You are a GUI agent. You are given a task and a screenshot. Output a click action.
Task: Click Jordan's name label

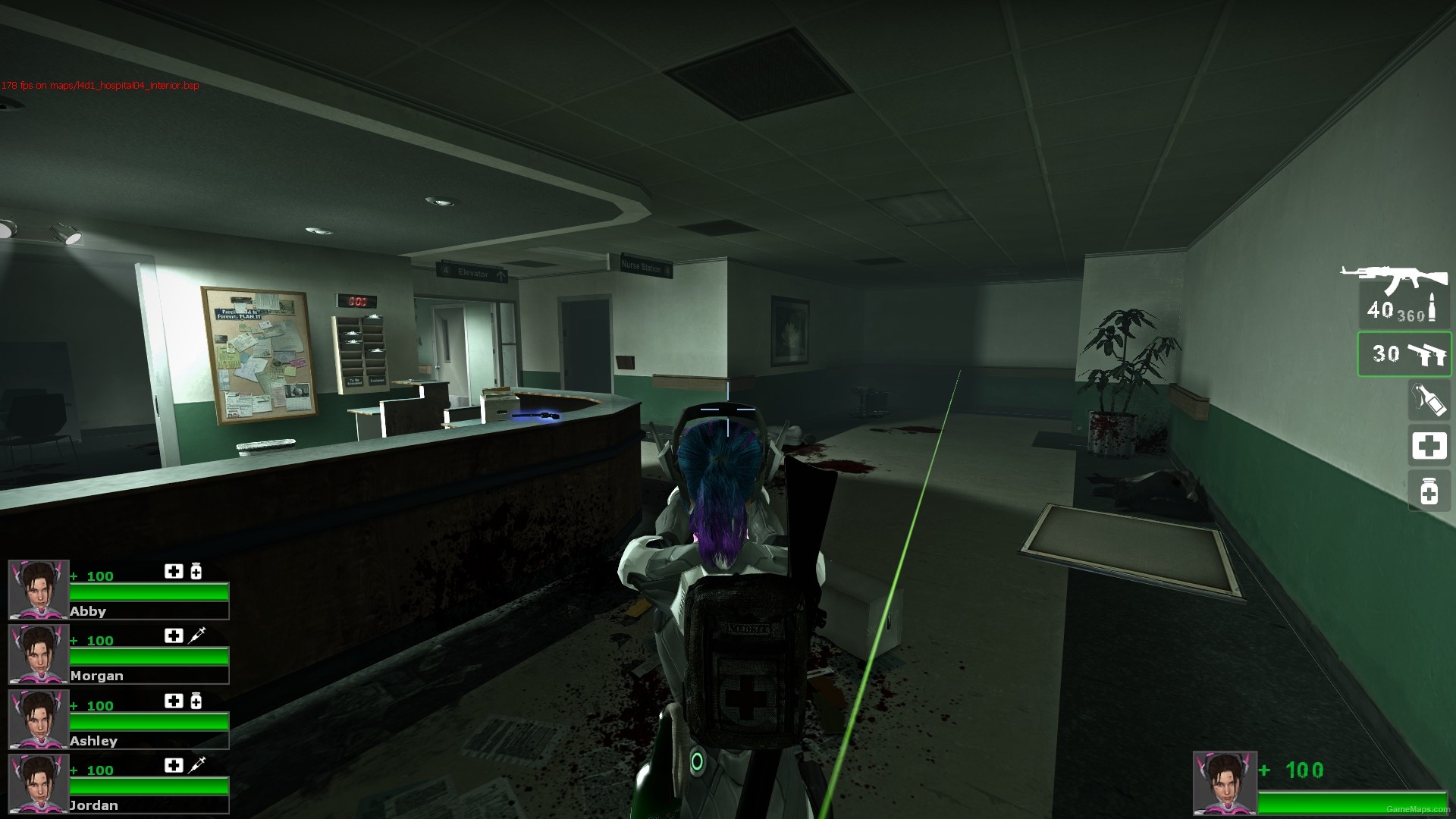click(x=95, y=805)
